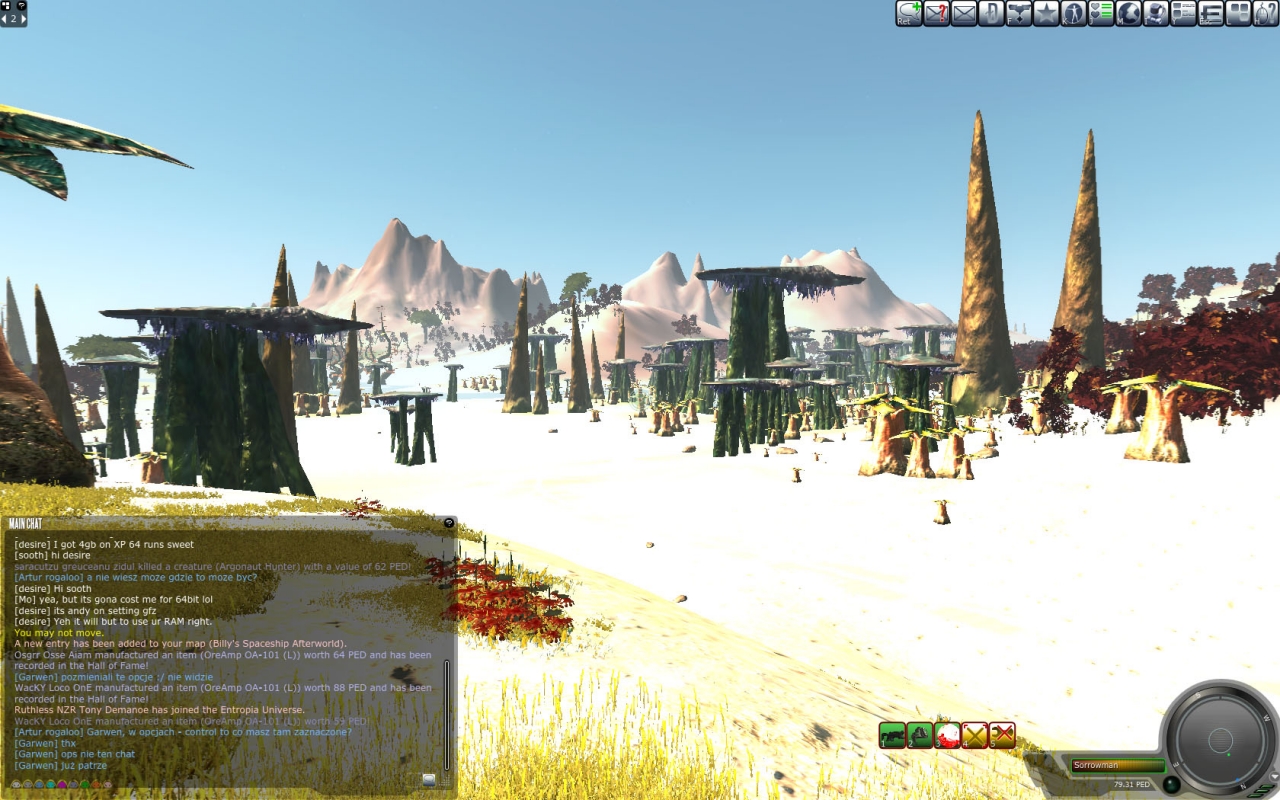Use the red and white item in slot 3

(x=947, y=735)
